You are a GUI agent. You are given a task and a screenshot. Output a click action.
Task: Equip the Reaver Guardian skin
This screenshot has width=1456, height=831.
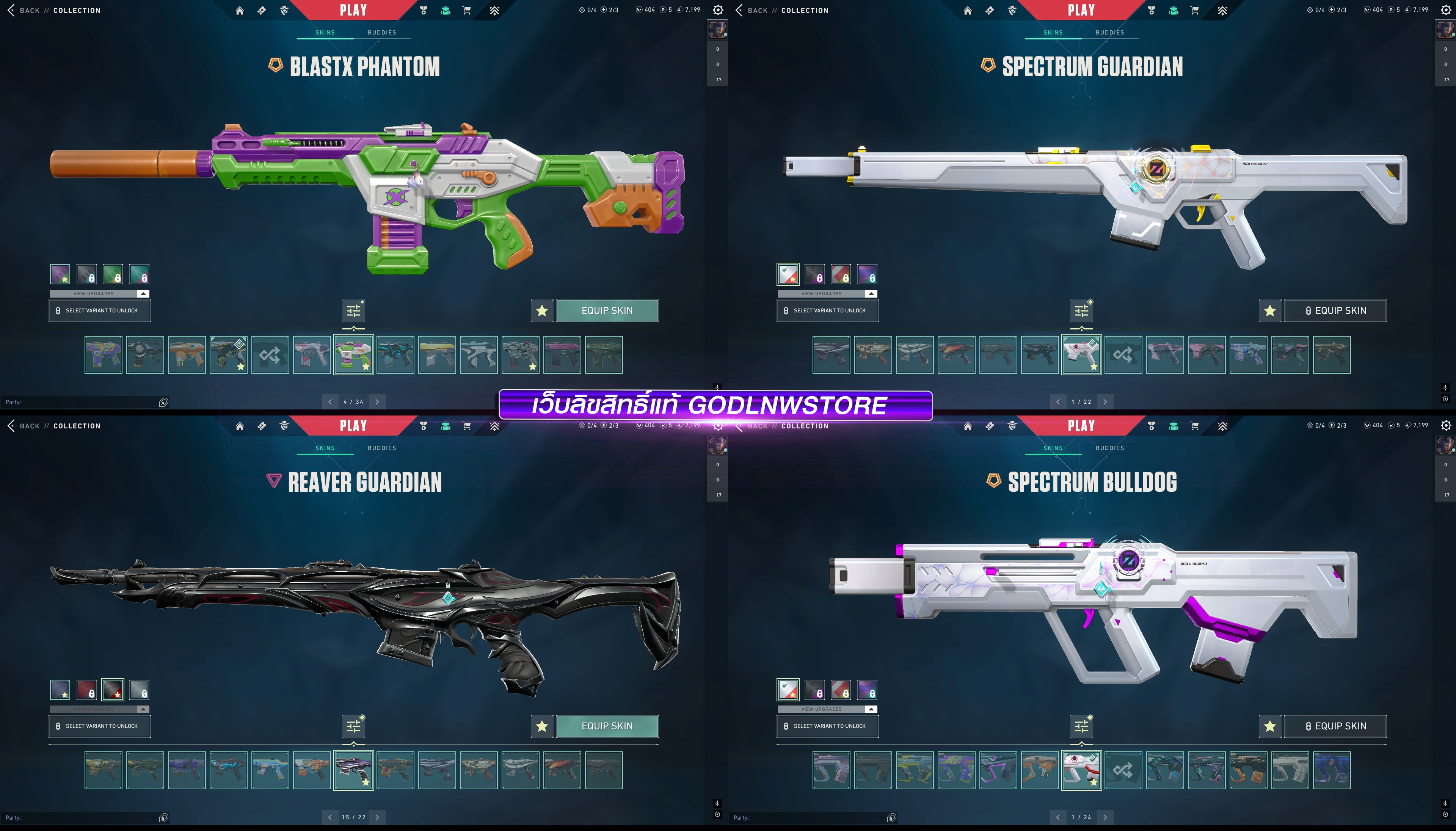pos(607,726)
